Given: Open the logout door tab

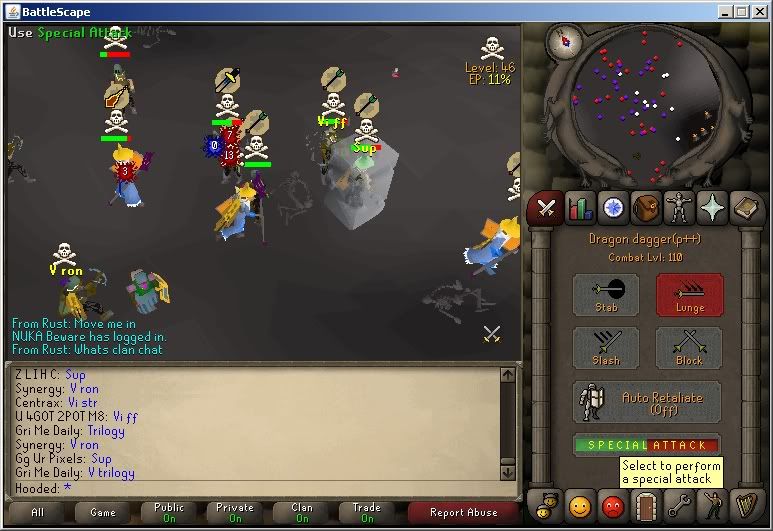Looking at the screenshot, I should 646,503.
